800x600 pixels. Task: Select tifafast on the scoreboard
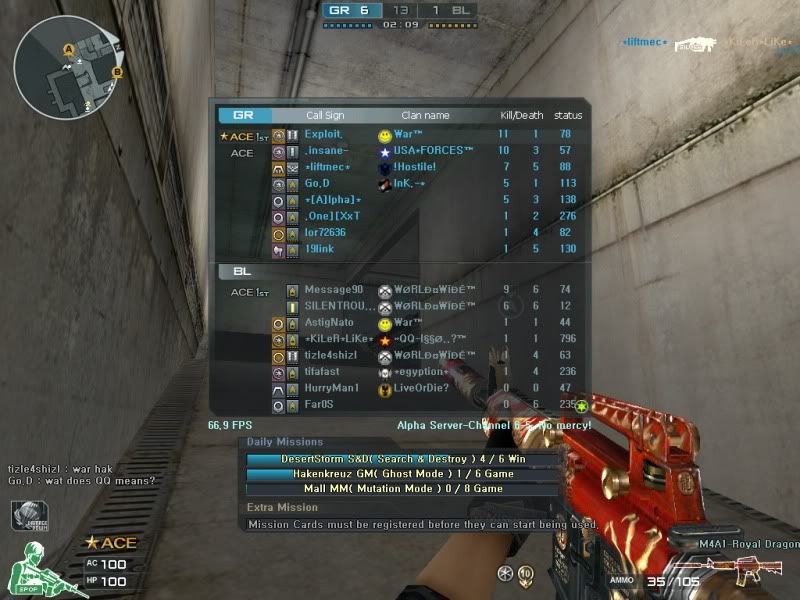click(324, 372)
